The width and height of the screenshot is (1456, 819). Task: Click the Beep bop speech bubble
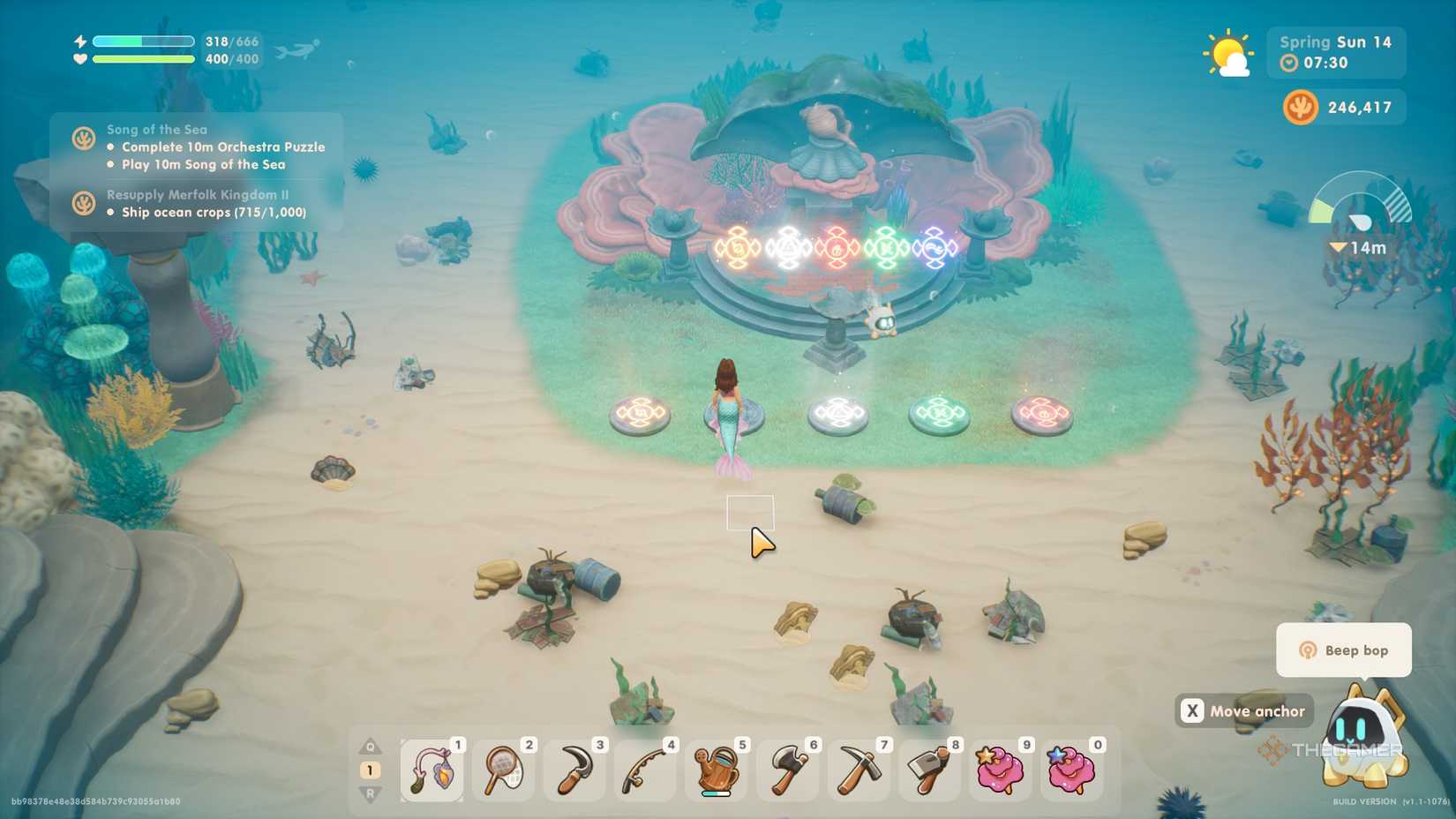1342,650
